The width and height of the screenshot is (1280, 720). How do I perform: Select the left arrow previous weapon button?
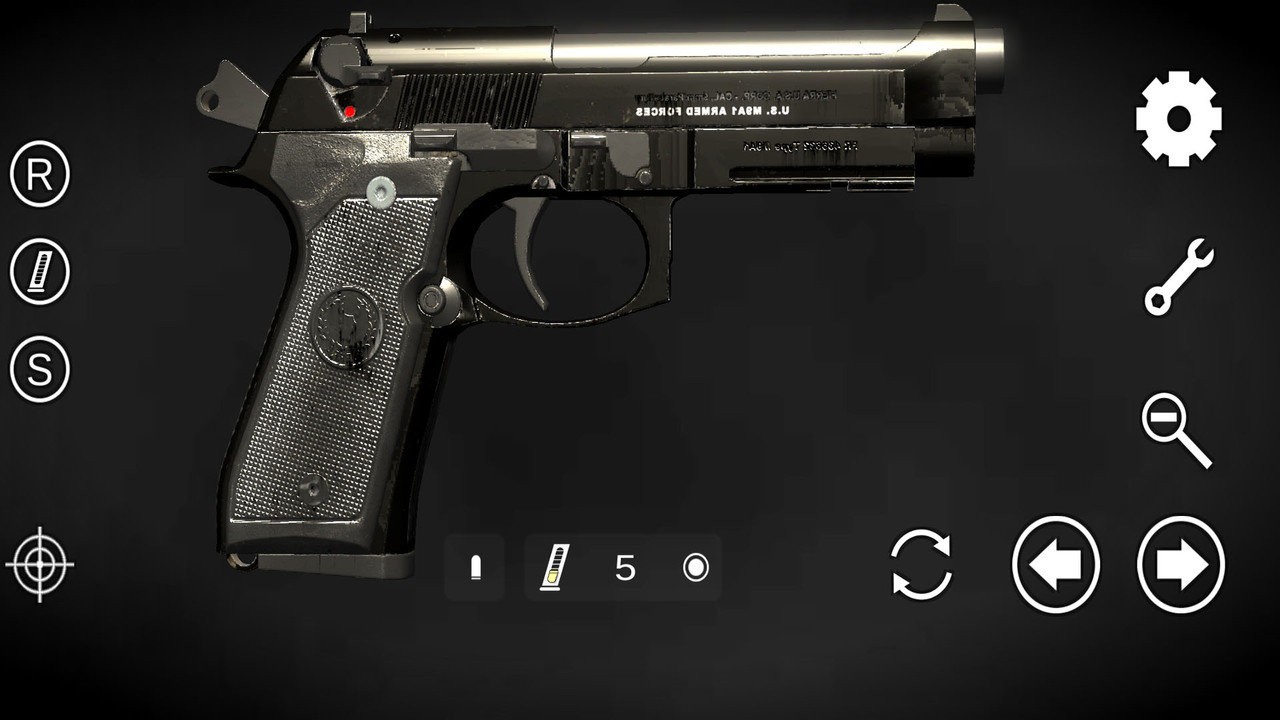click(x=1056, y=565)
